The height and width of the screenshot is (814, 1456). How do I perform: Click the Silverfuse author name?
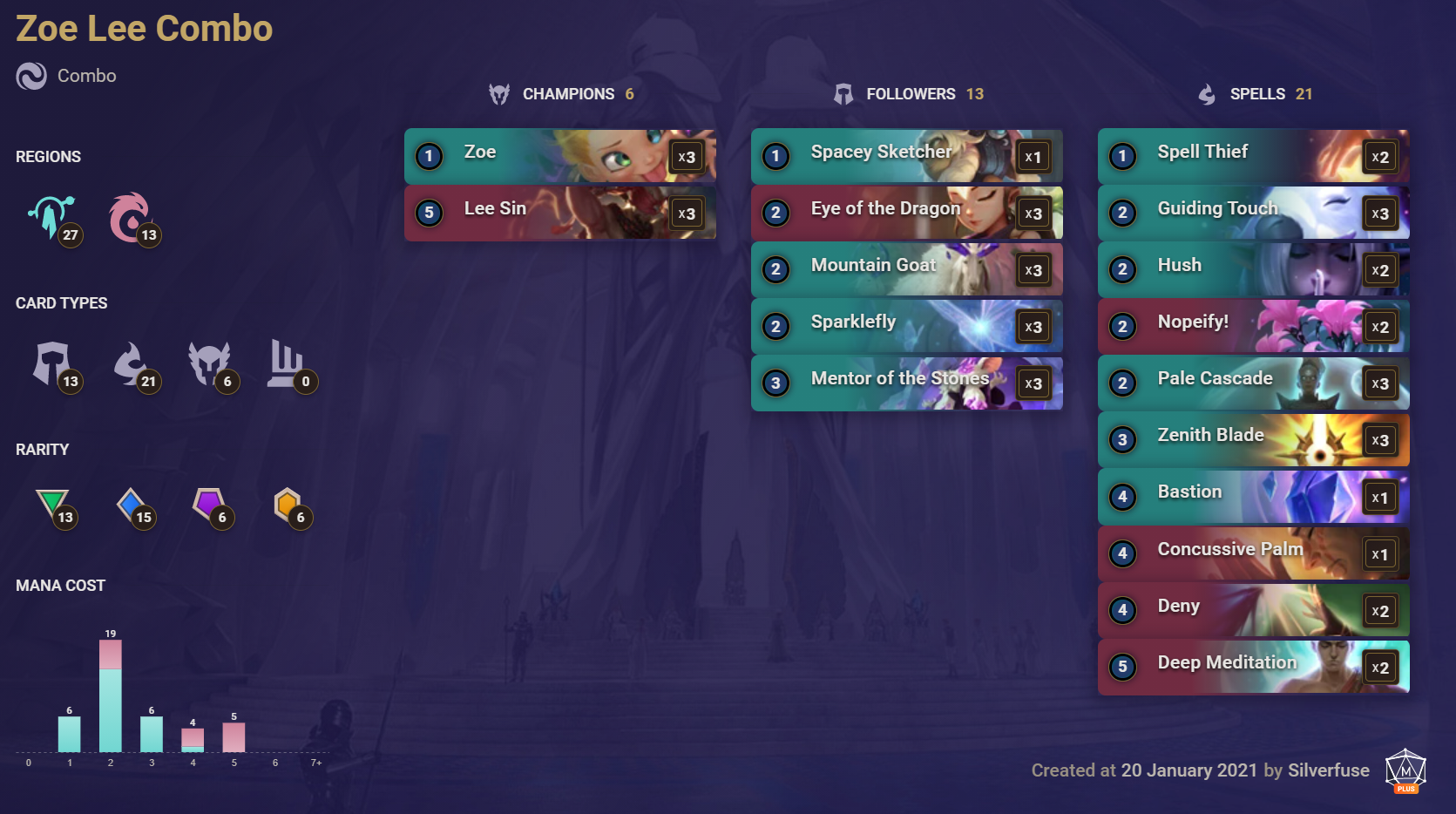[x=1328, y=770]
